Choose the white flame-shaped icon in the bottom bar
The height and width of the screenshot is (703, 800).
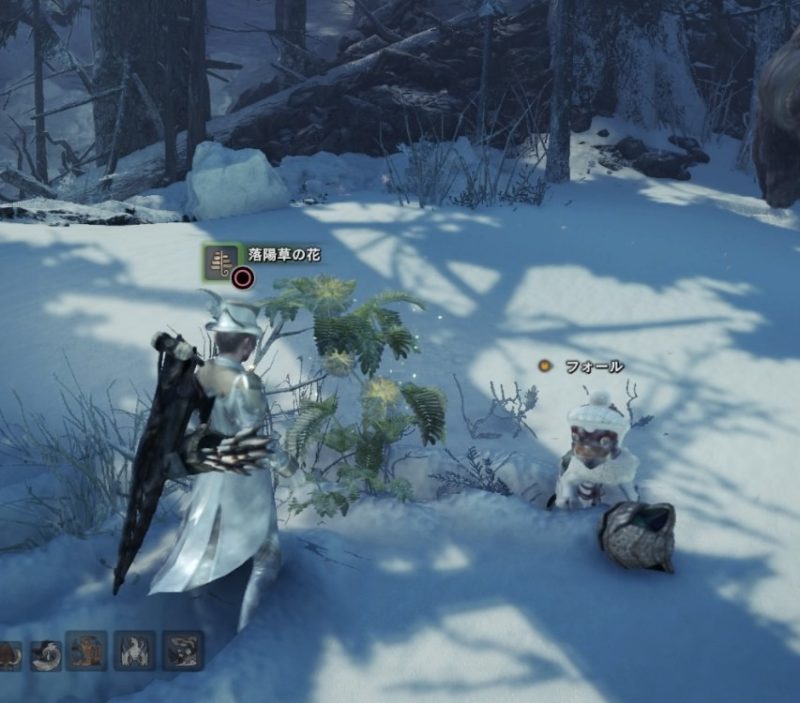[x=135, y=651]
